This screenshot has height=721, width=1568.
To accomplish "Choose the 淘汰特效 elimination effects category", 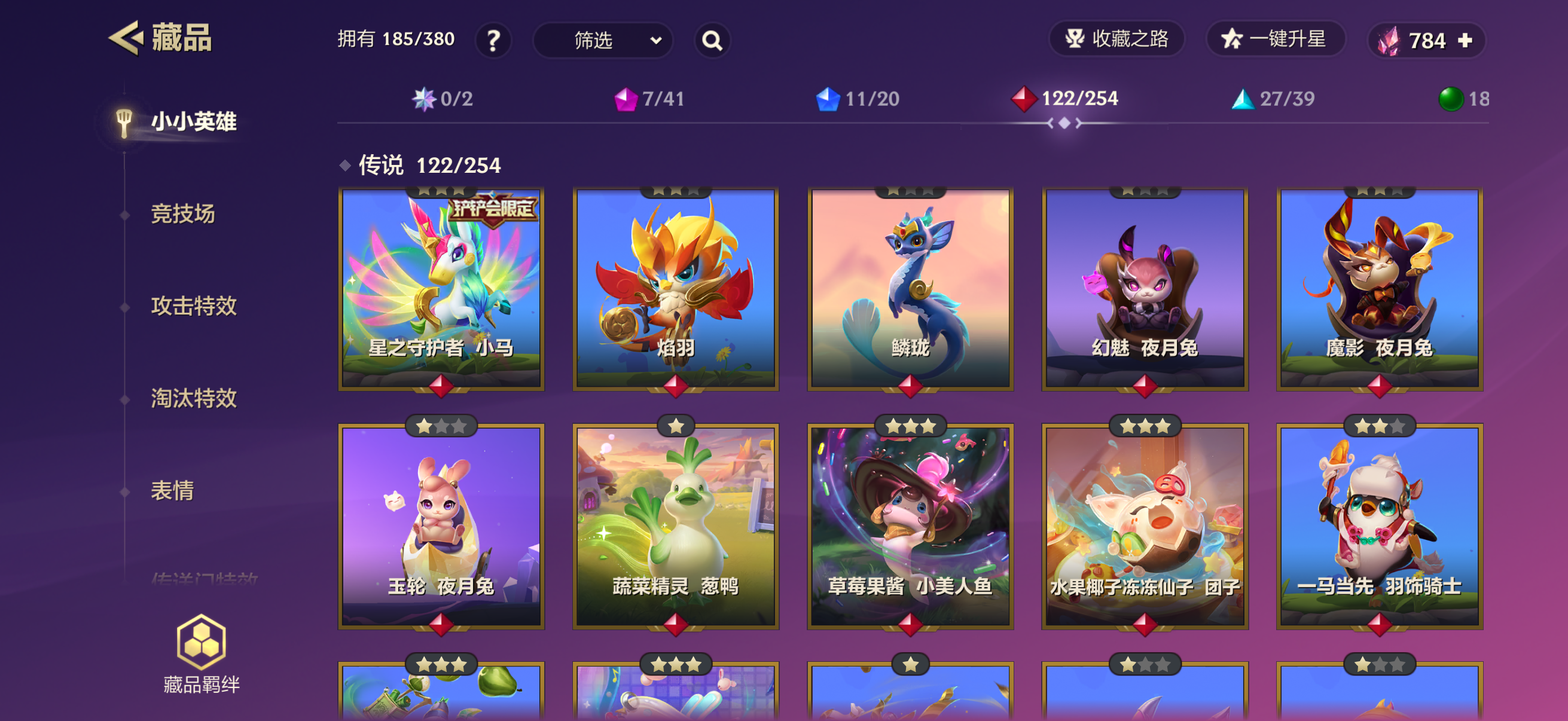I will pos(194,399).
